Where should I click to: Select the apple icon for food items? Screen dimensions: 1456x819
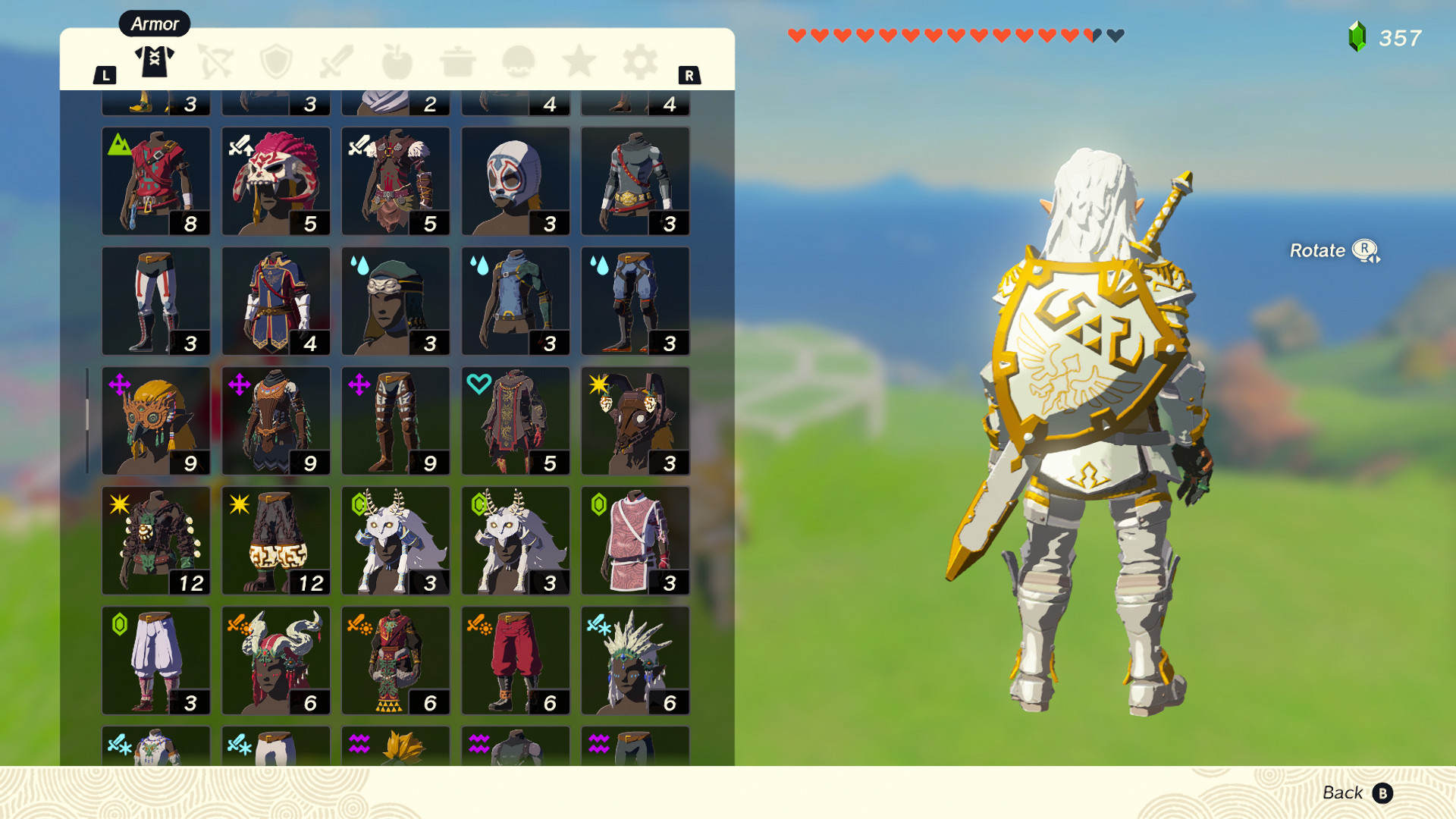pyautogui.click(x=397, y=62)
